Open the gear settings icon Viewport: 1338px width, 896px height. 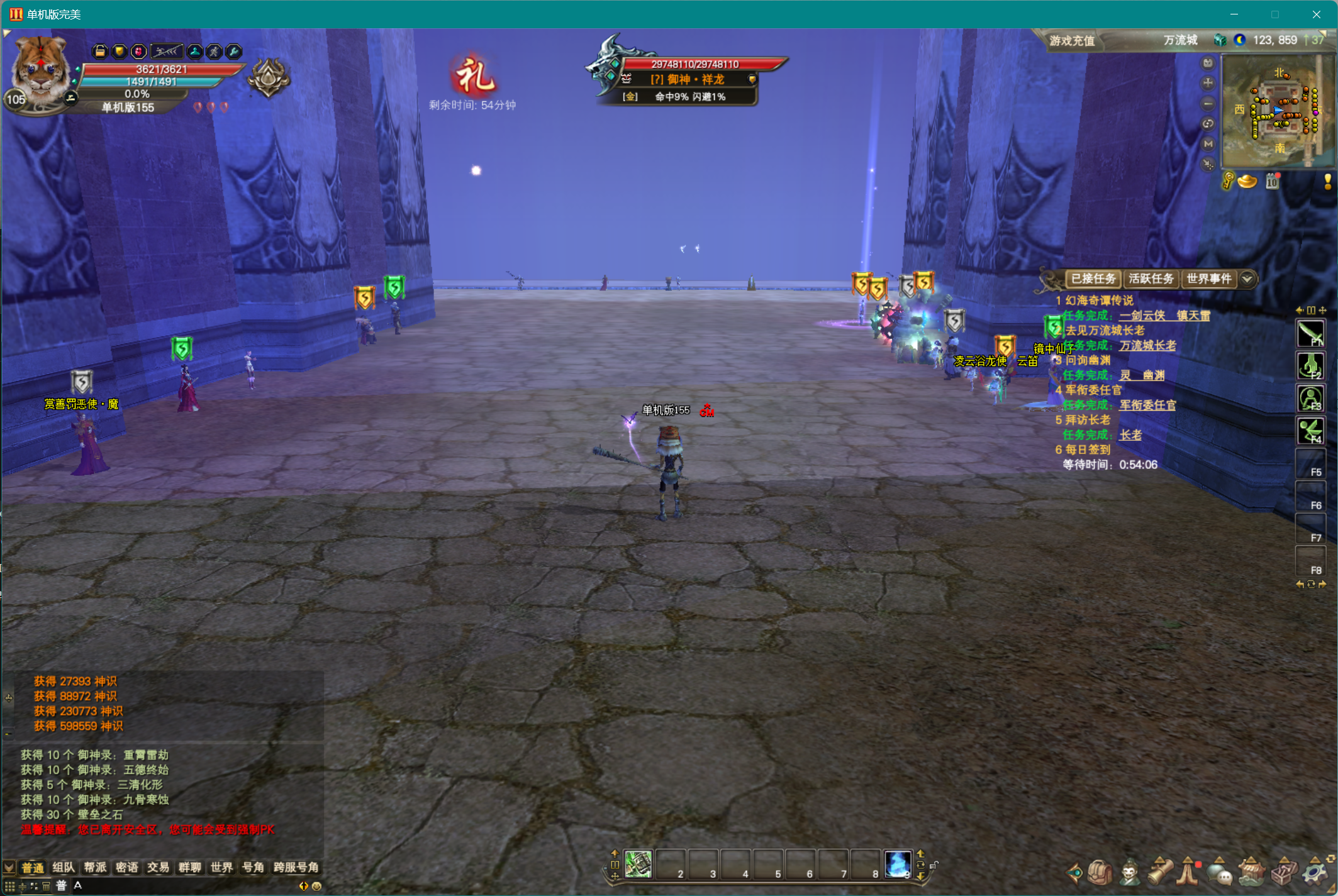tap(1315, 873)
